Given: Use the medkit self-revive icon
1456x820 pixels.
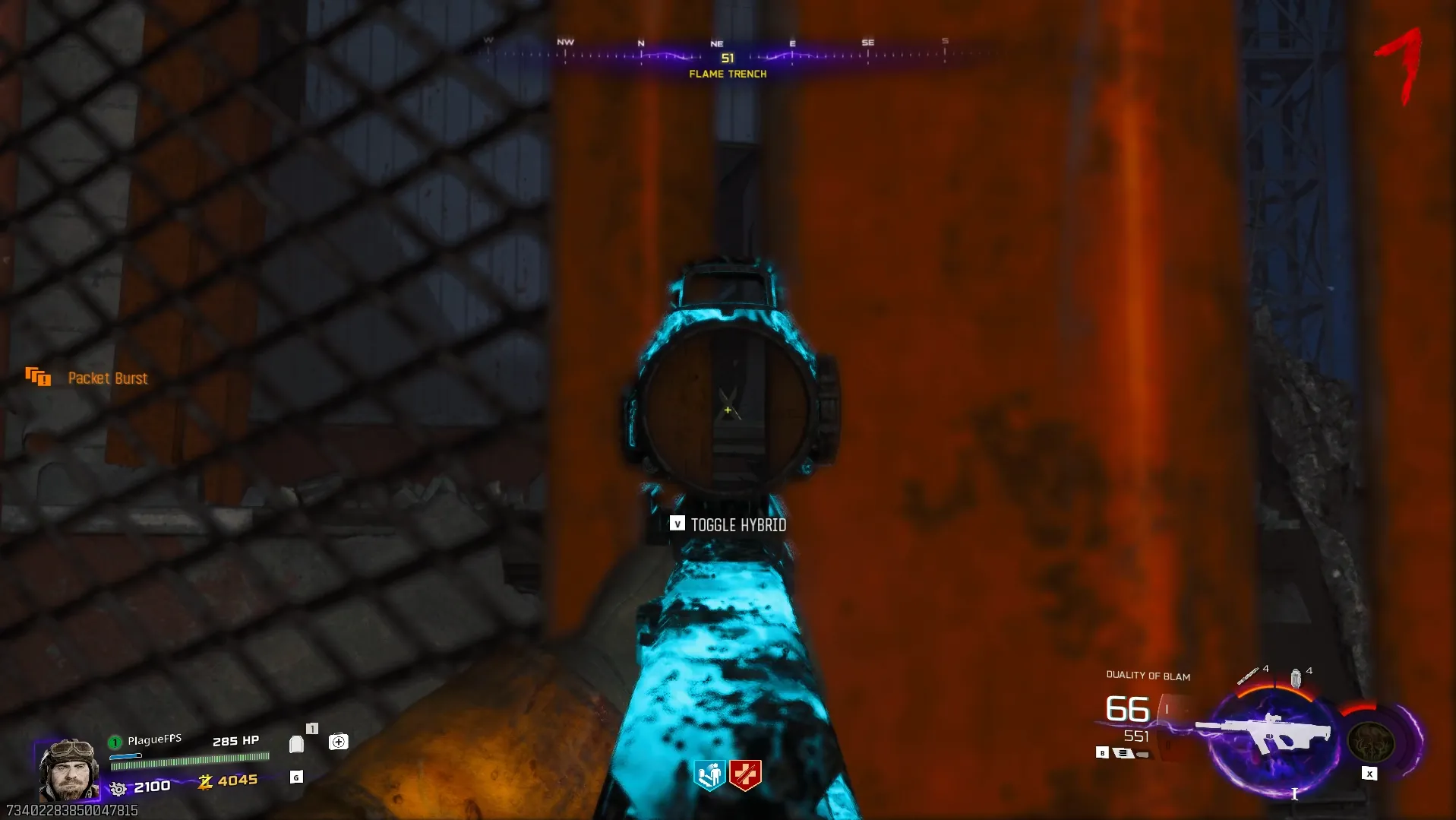Looking at the screenshot, I should coord(339,742).
